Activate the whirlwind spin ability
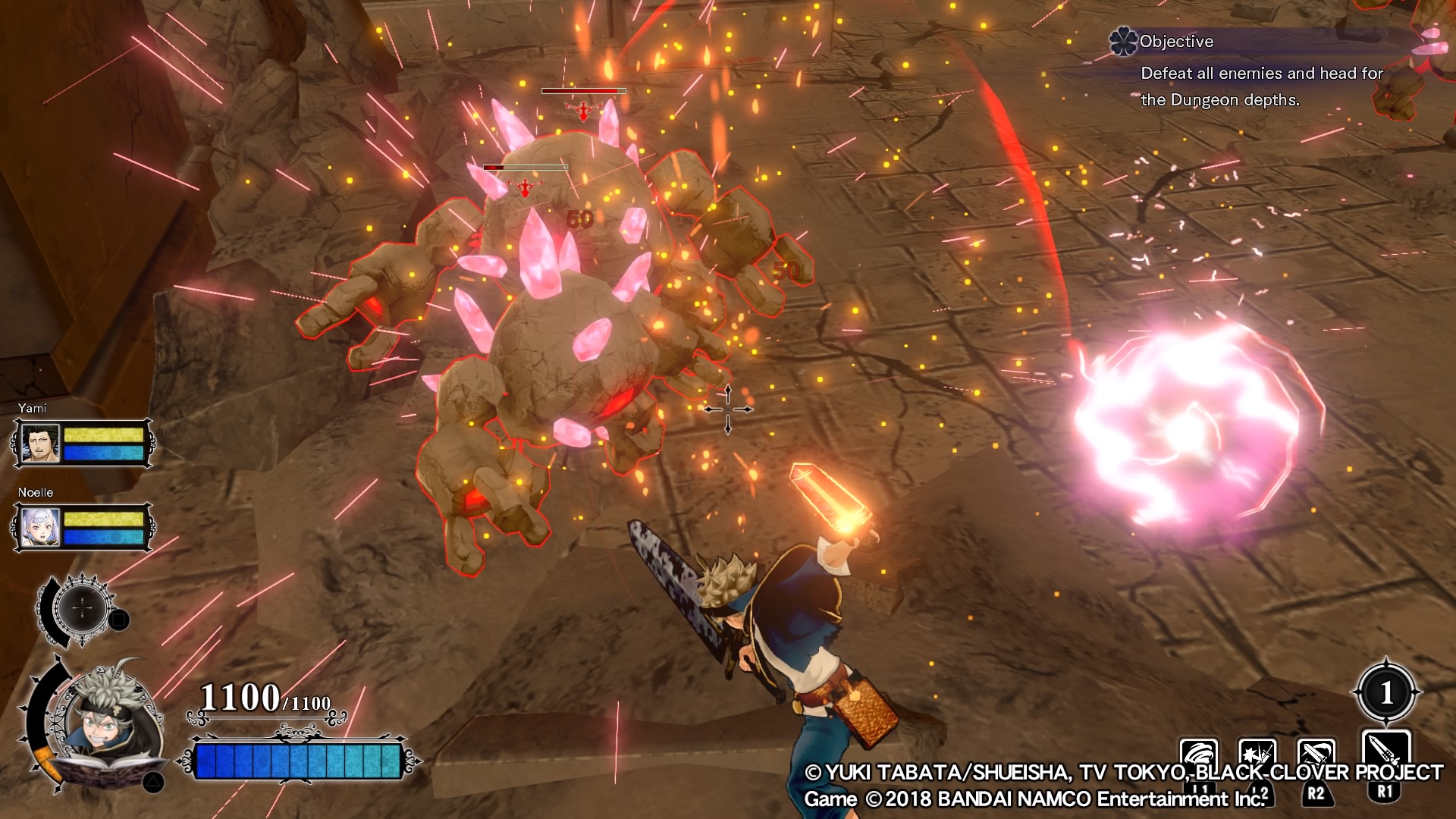 (1199, 757)
